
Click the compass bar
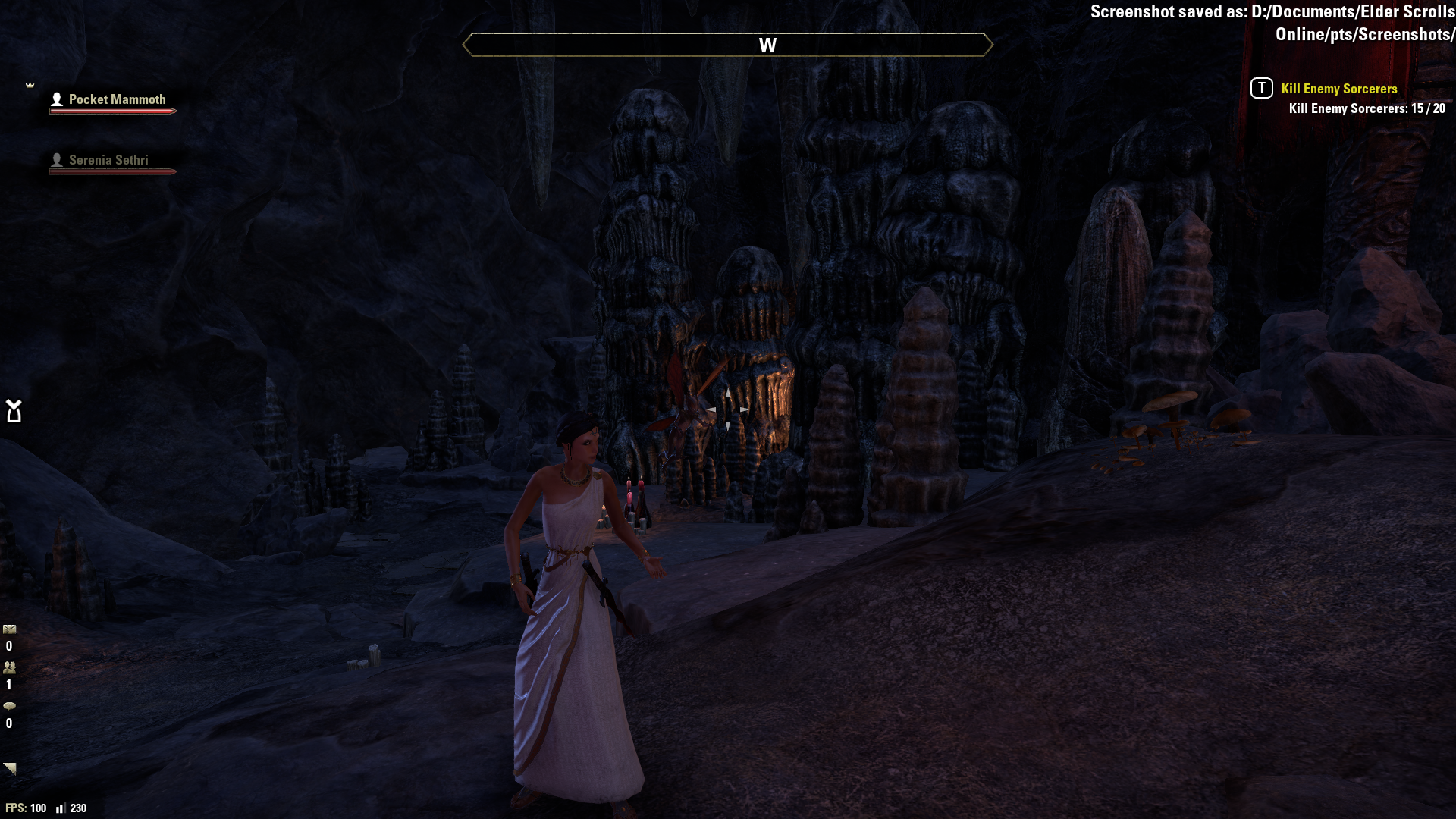coord(727,45)
